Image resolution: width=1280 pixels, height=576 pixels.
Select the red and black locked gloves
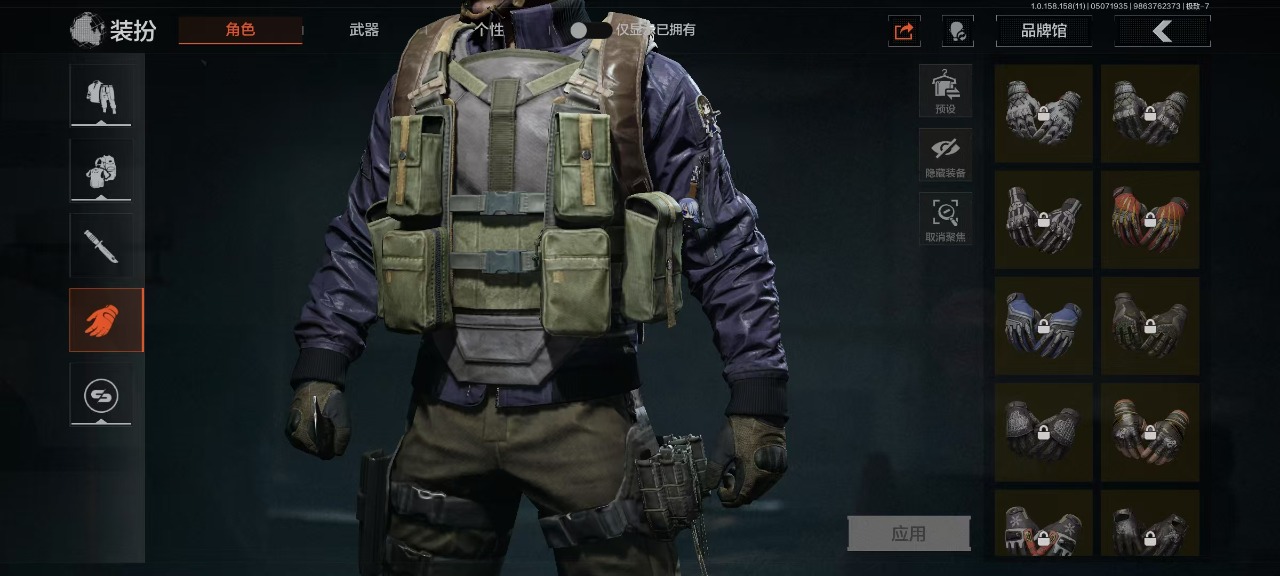pyautogui.click(x=1149, y=219)
